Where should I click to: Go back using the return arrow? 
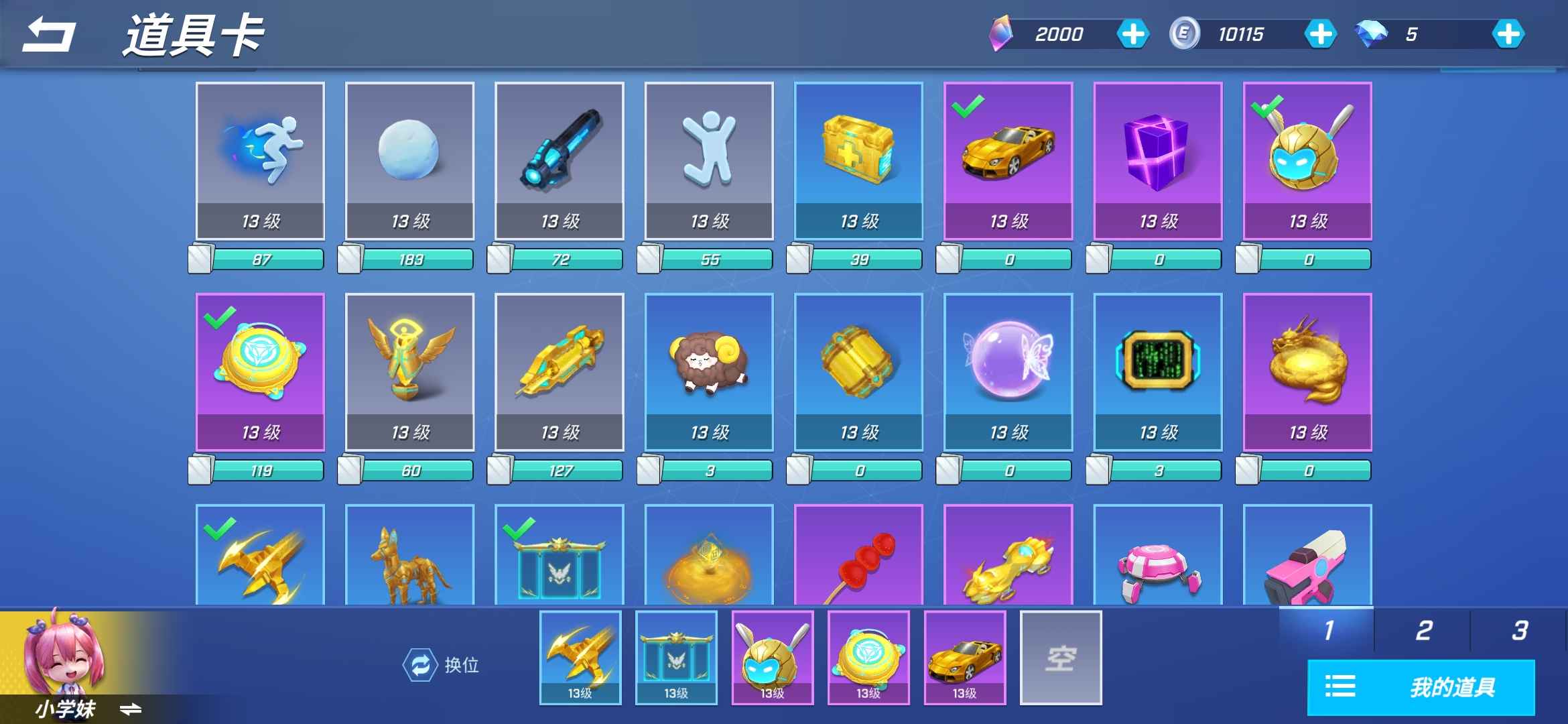(48, 35)
